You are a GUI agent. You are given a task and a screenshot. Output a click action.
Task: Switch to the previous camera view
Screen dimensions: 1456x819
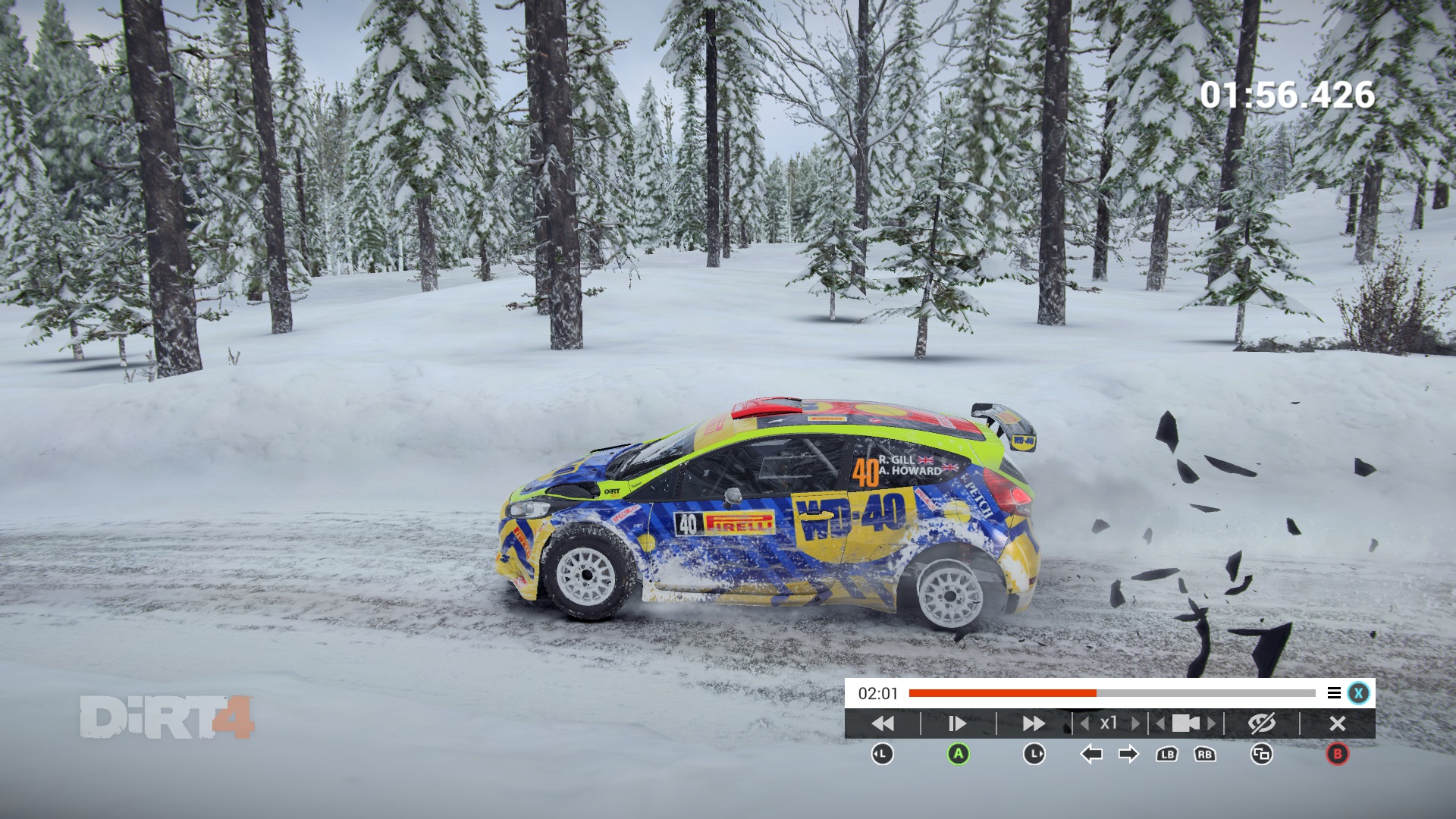pos(1160,723)
